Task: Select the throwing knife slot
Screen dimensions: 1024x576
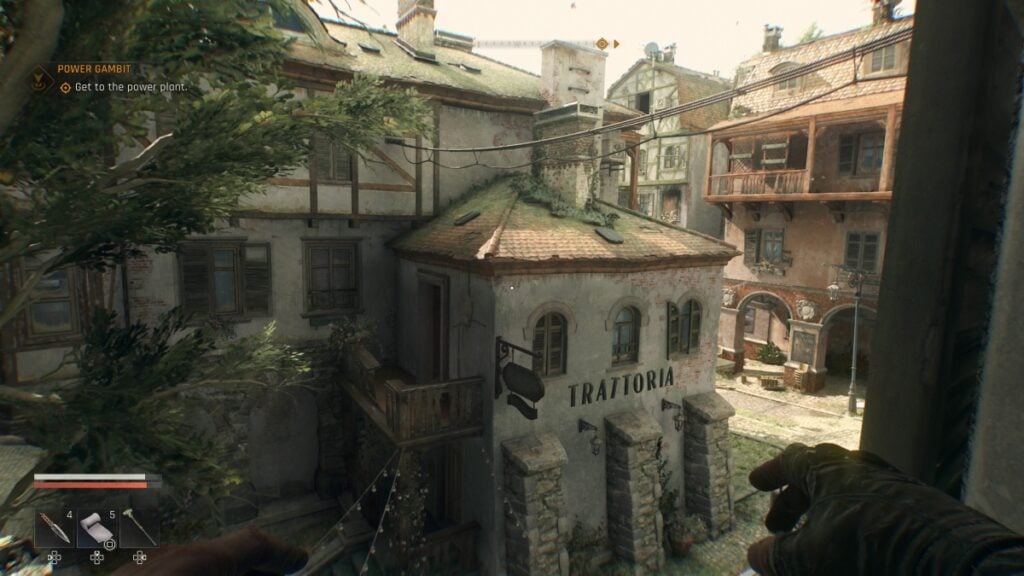Action: (53, 528)
